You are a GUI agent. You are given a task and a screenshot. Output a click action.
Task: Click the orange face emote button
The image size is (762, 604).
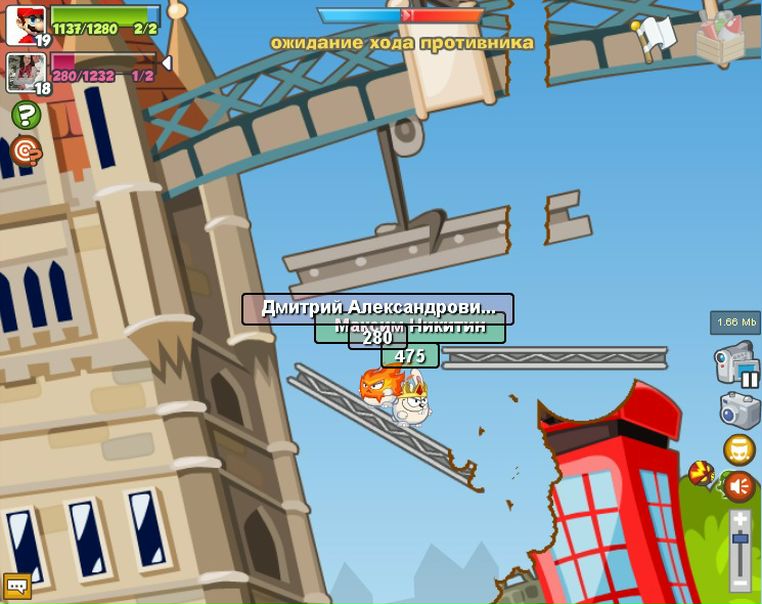tap(739, 450)
